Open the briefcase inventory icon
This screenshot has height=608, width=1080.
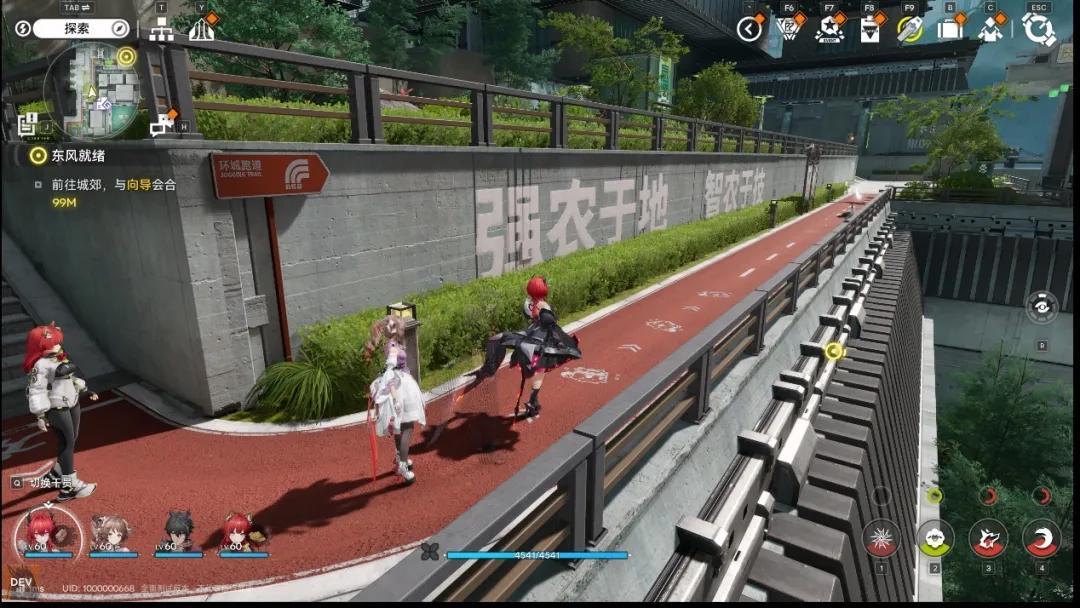[949, 29]
